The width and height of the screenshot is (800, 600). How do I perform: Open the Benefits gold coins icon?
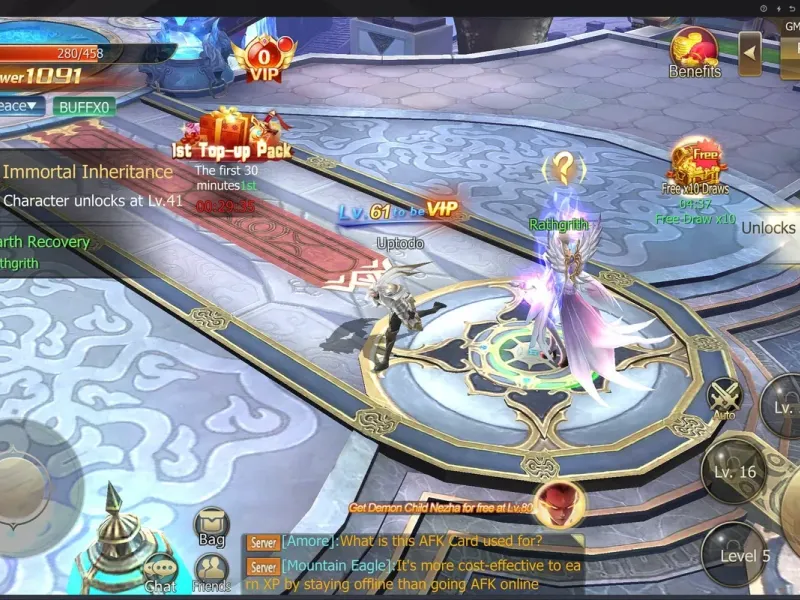(694, 51)
